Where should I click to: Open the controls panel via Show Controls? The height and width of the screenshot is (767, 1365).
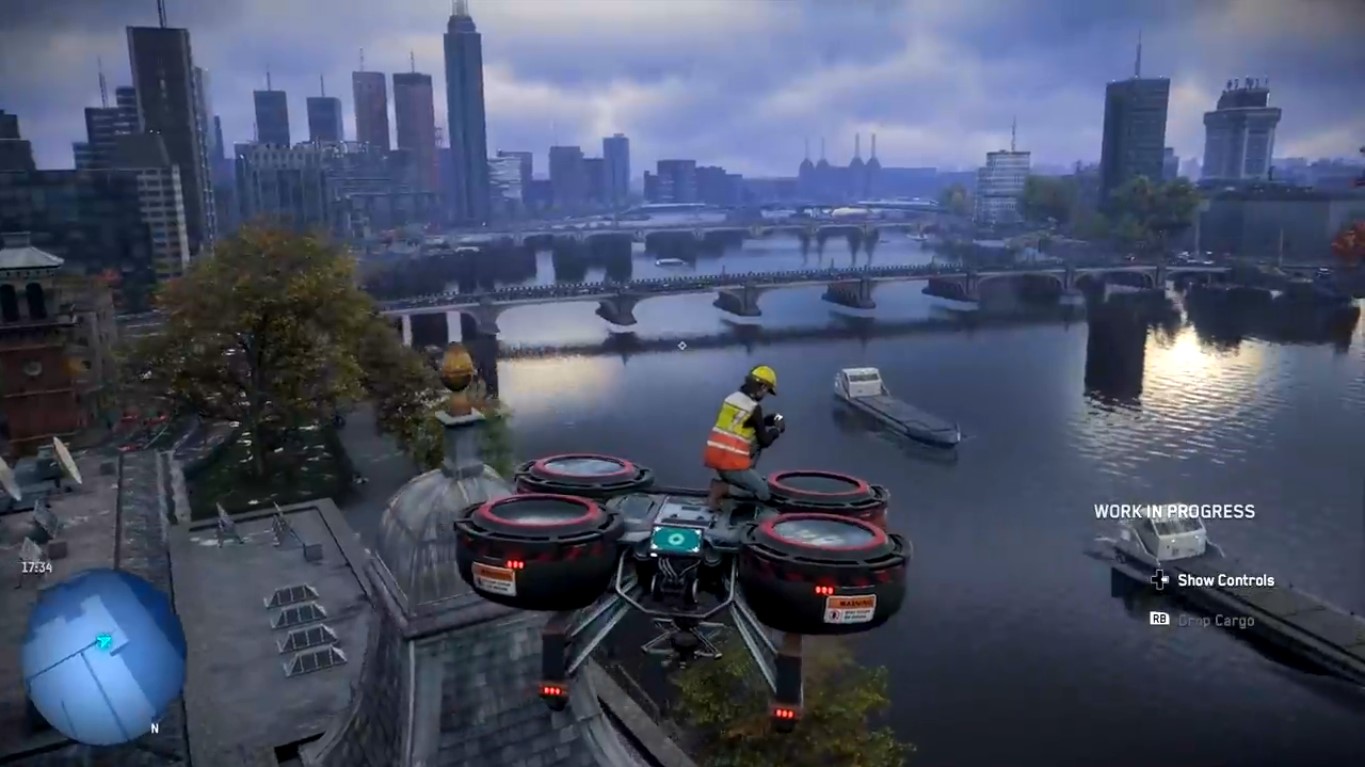tap(1225, 580)
